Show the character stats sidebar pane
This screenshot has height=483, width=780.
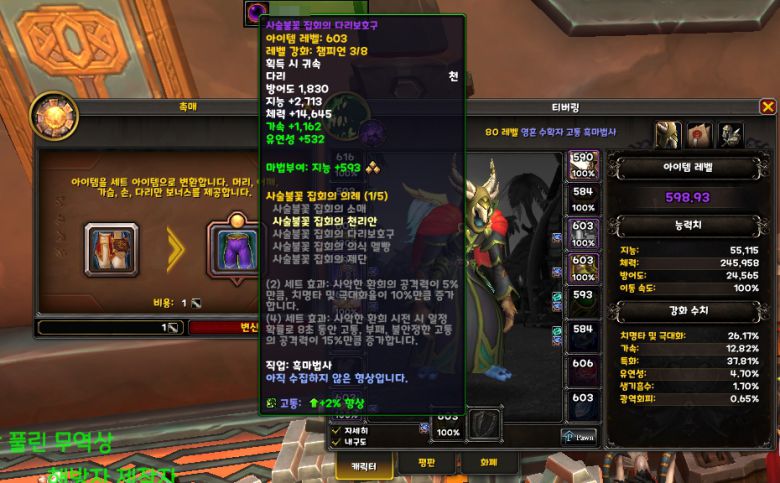(x=668, y=134)
